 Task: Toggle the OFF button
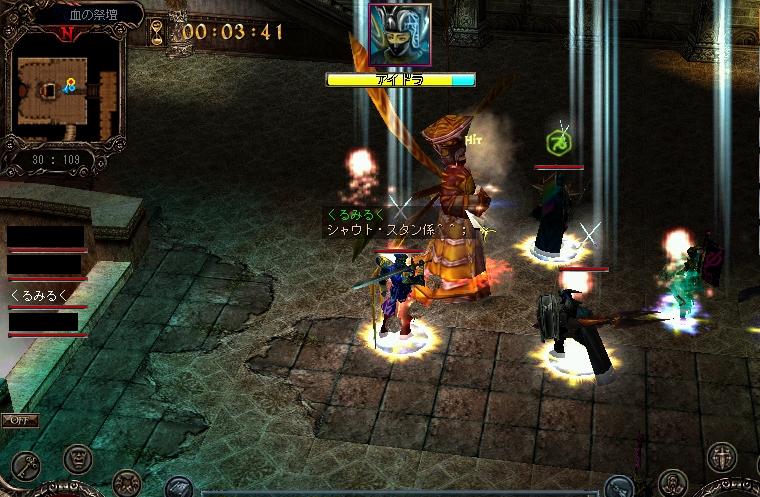(18, 421)
